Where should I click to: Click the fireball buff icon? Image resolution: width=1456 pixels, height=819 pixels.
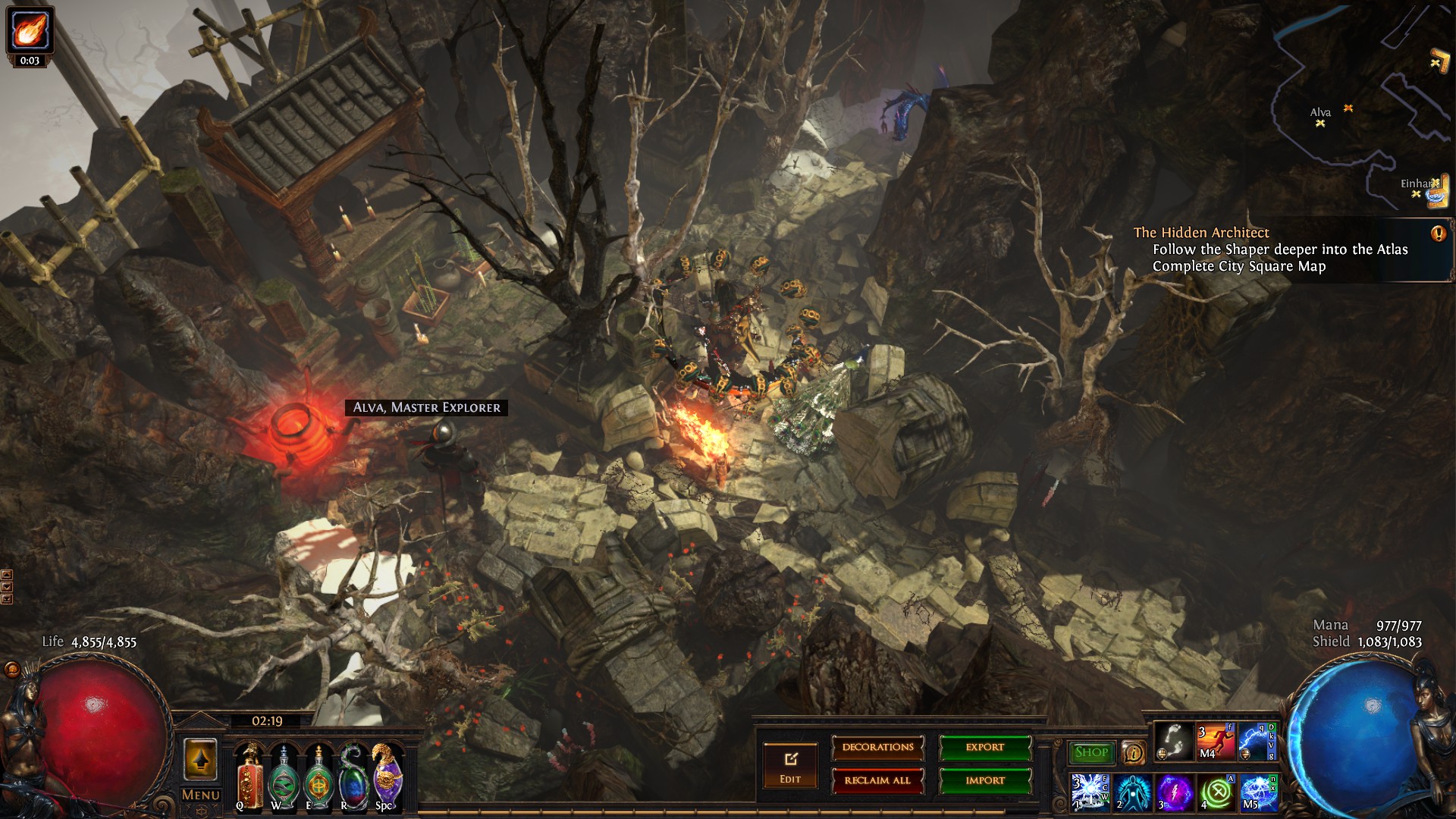pyautogui.click(x=30, y=30)
